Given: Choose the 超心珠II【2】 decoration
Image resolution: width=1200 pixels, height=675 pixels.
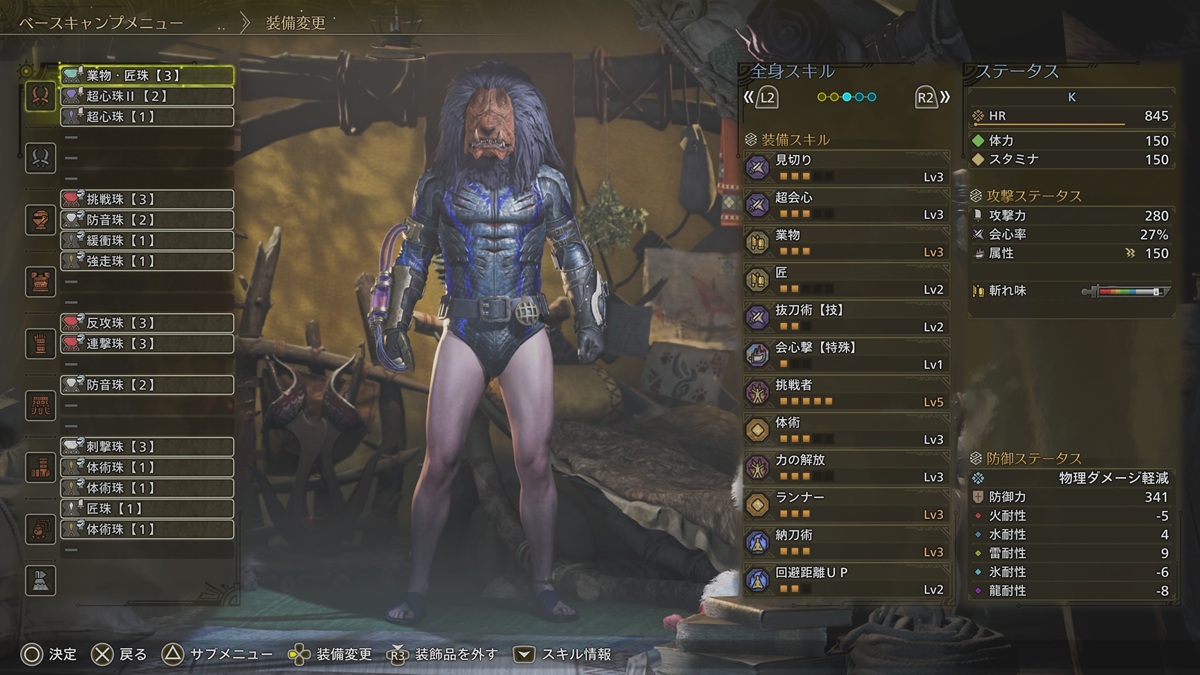Looking at the screenshot, I should tap(147, 96).
